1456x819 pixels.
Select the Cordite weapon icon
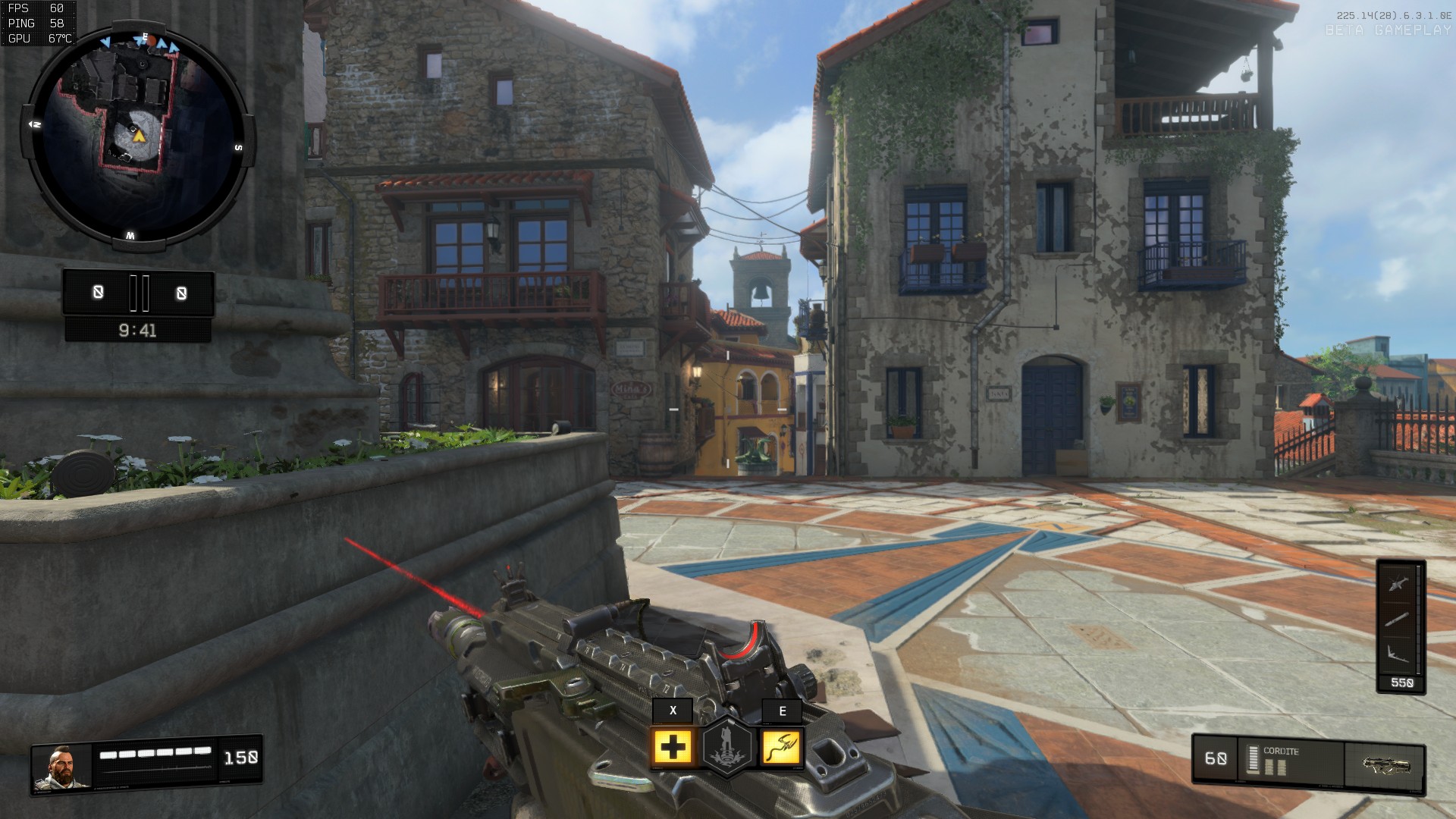[1385, 764]
